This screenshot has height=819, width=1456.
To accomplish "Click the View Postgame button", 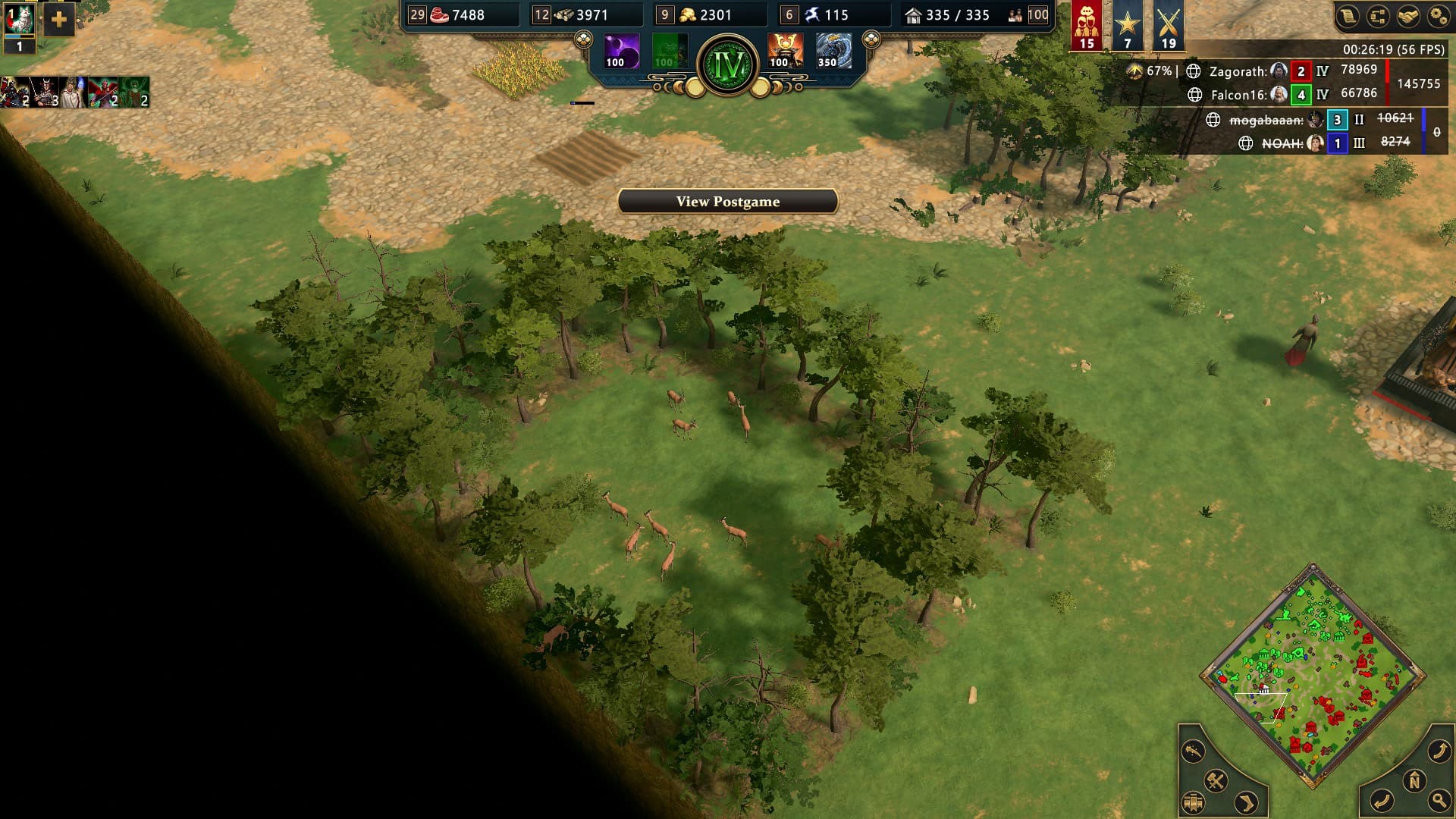I will (727, 202).
